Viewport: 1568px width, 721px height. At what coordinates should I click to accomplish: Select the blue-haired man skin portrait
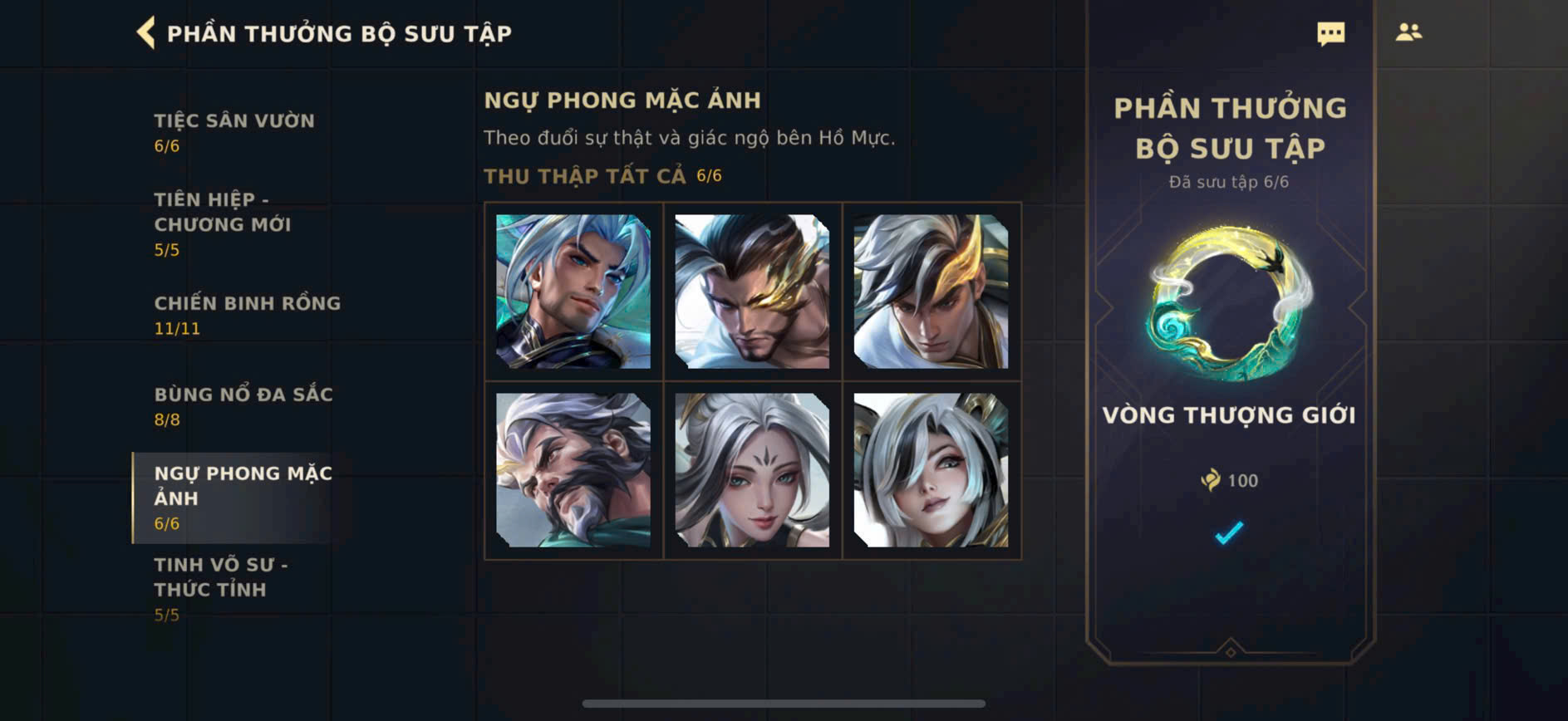point(573,292)
